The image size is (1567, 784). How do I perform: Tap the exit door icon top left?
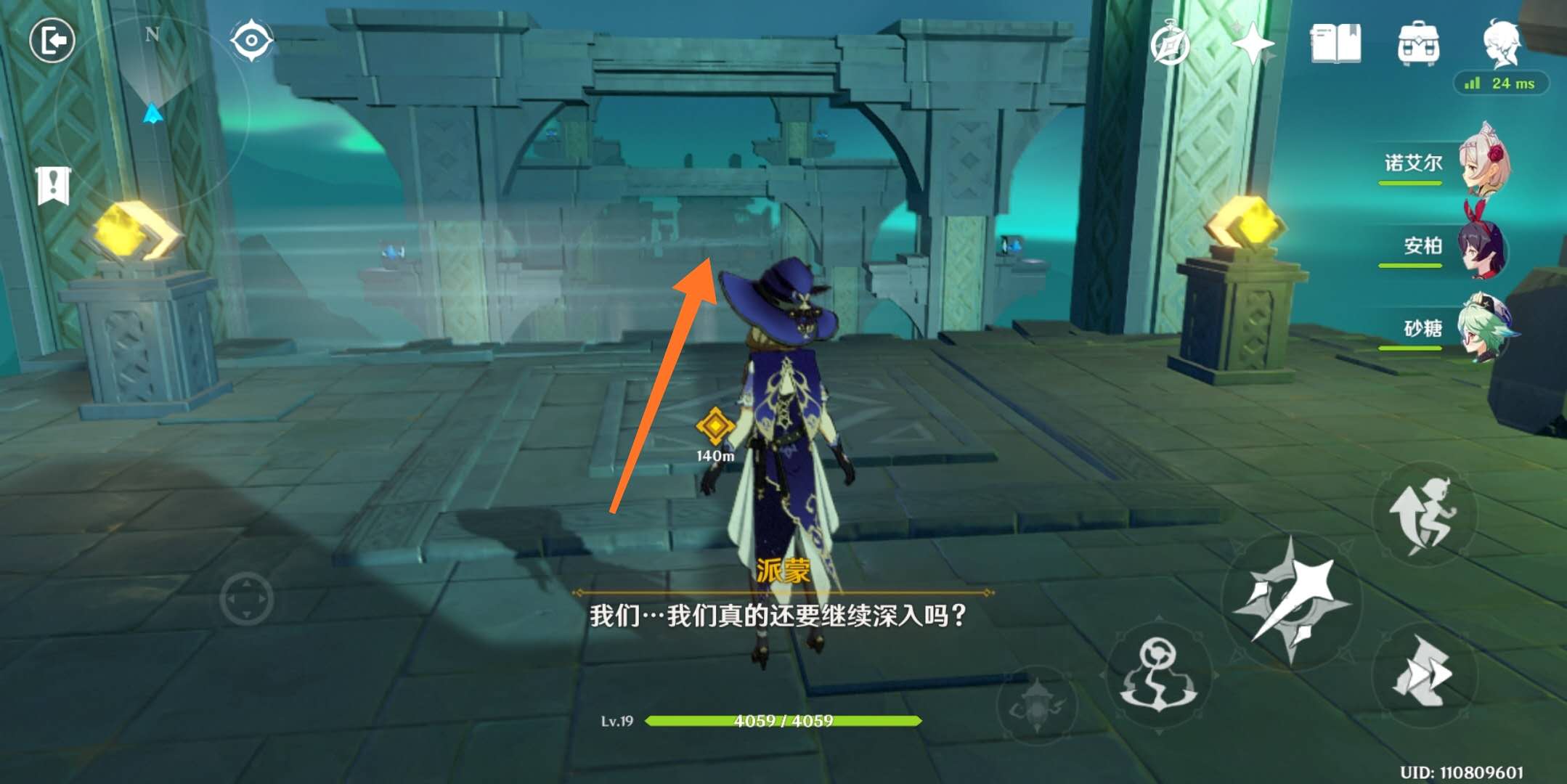52,41
